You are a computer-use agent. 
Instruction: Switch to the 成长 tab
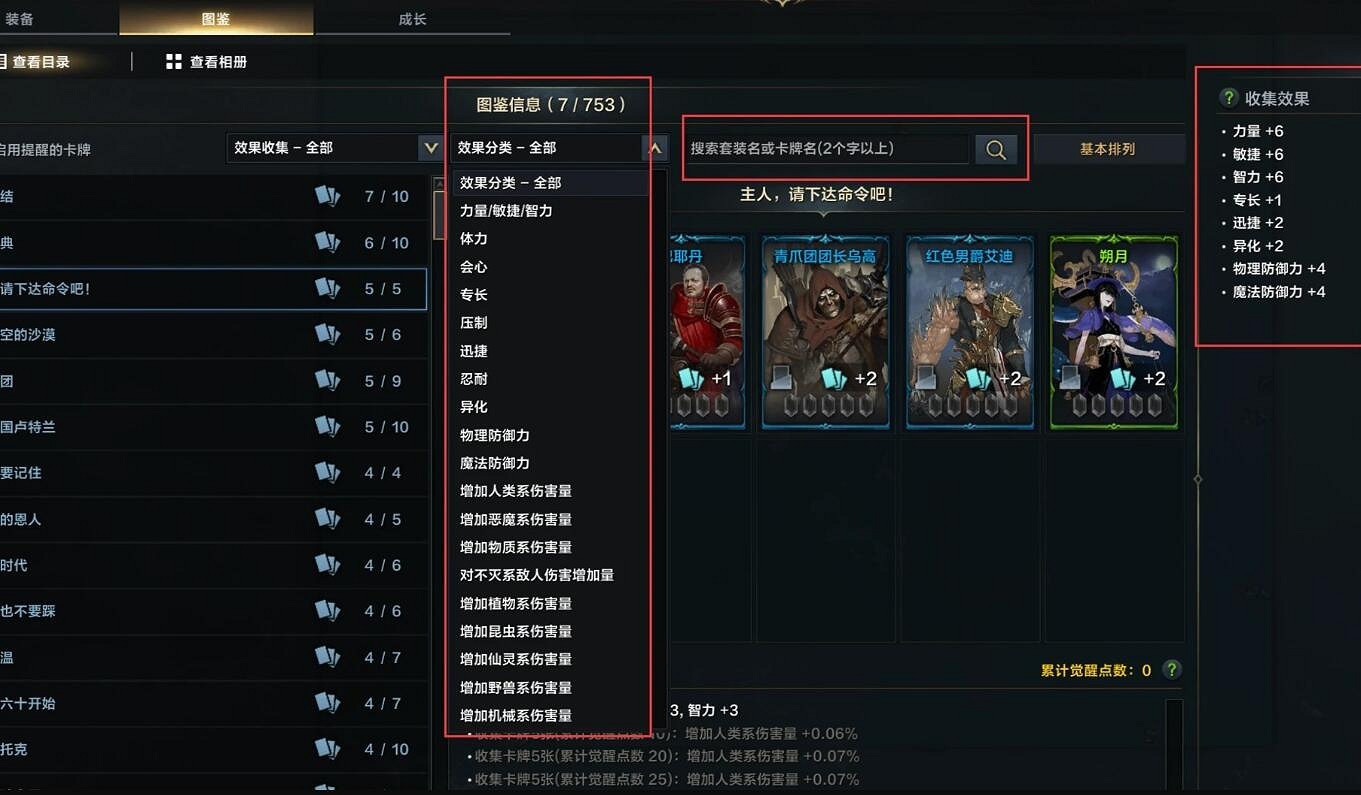pyautogui.click(x=412, y=17)
